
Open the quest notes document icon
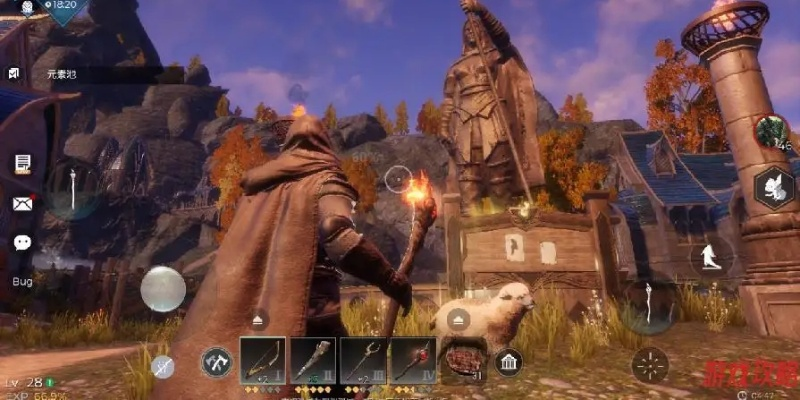[22, 163]
